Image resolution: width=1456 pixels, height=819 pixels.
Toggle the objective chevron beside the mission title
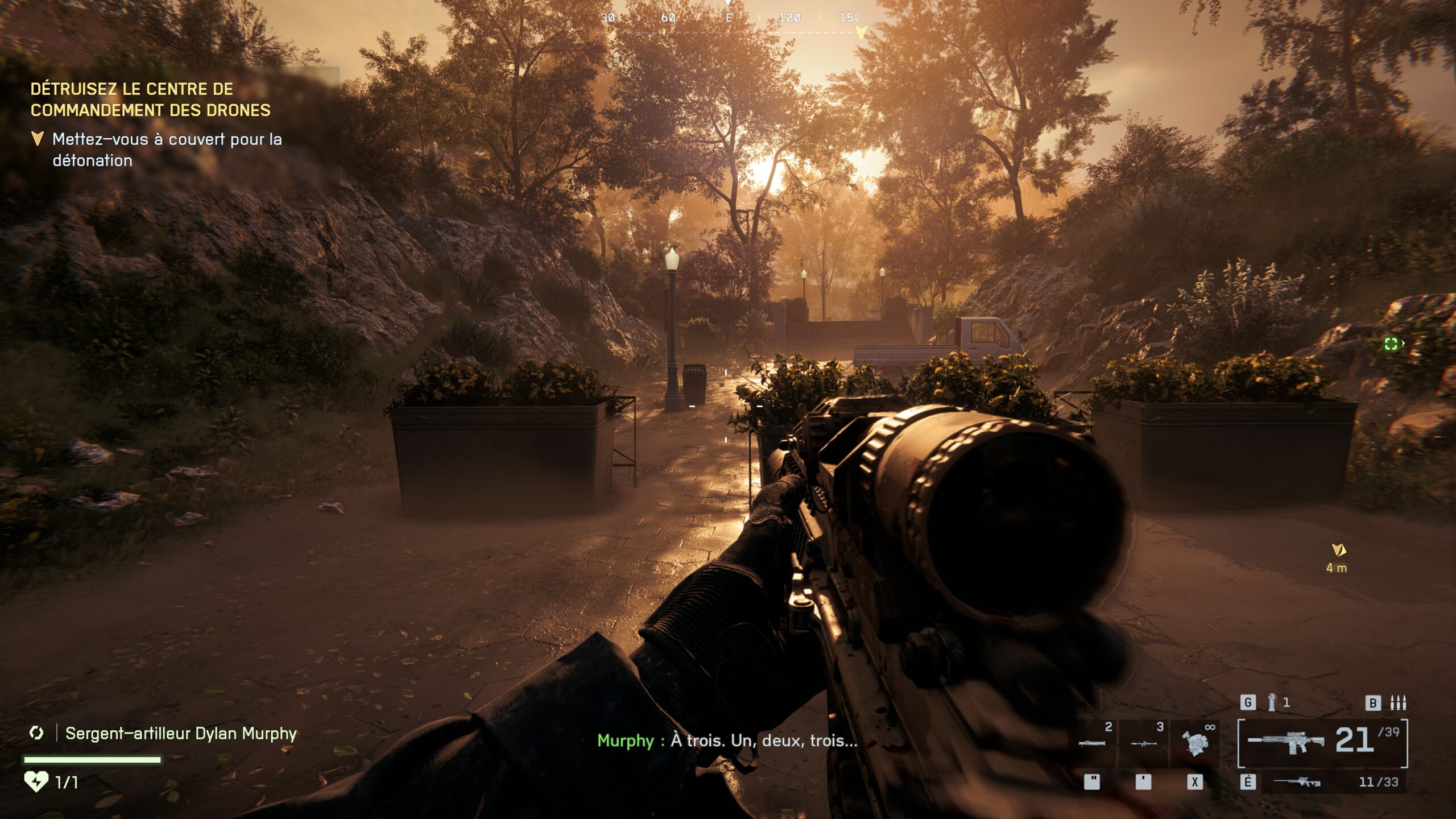(x=38, y=138)
